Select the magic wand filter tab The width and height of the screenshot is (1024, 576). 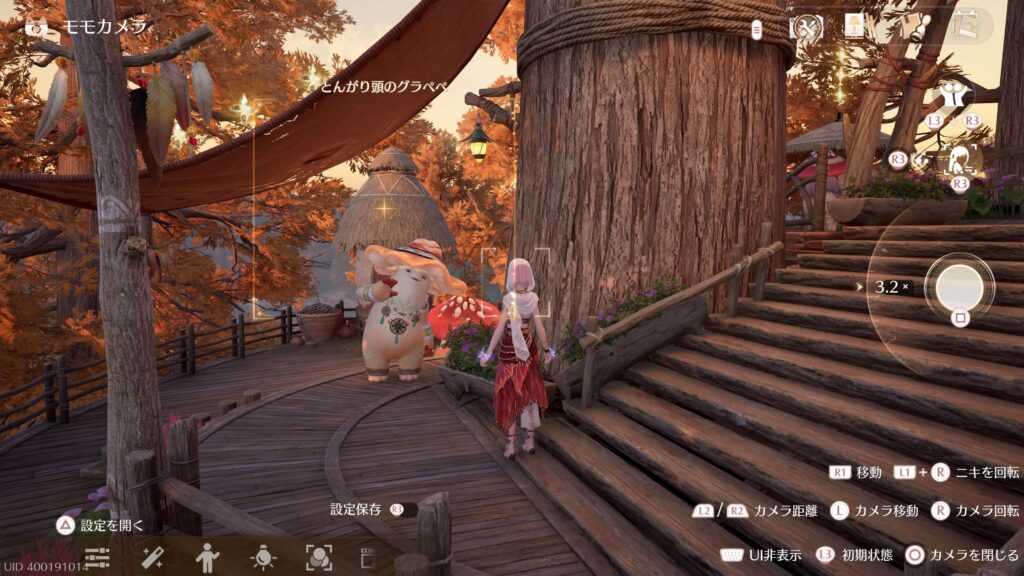point(153,557)
